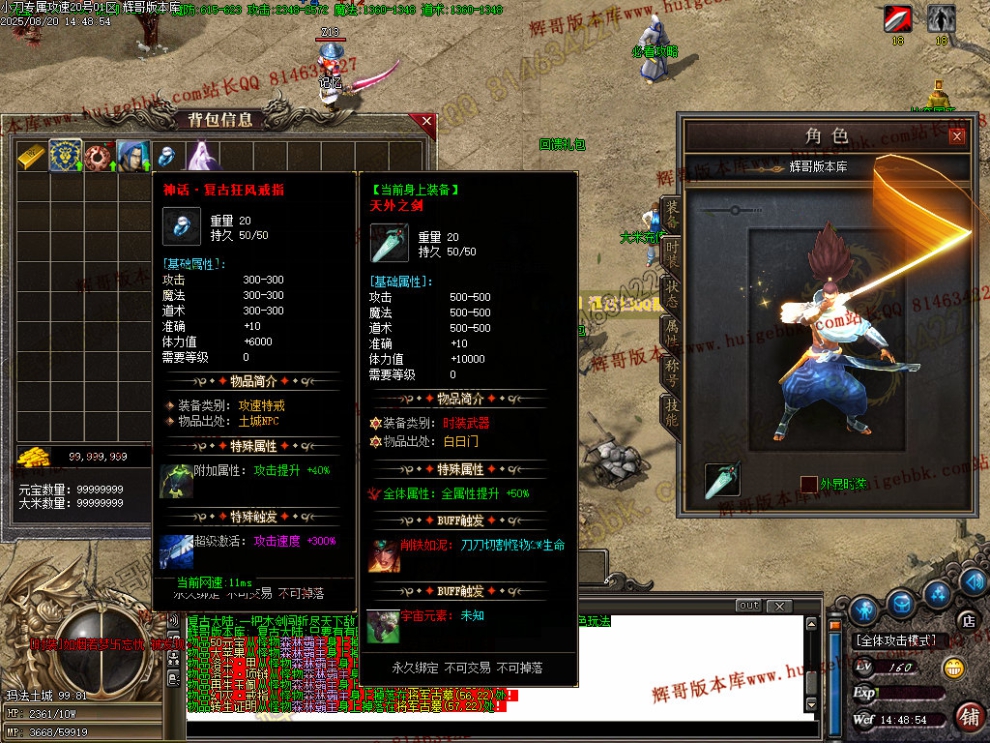Close the backpack info window
This screenshot has height=743, width=990.
[x=427, y=122]
